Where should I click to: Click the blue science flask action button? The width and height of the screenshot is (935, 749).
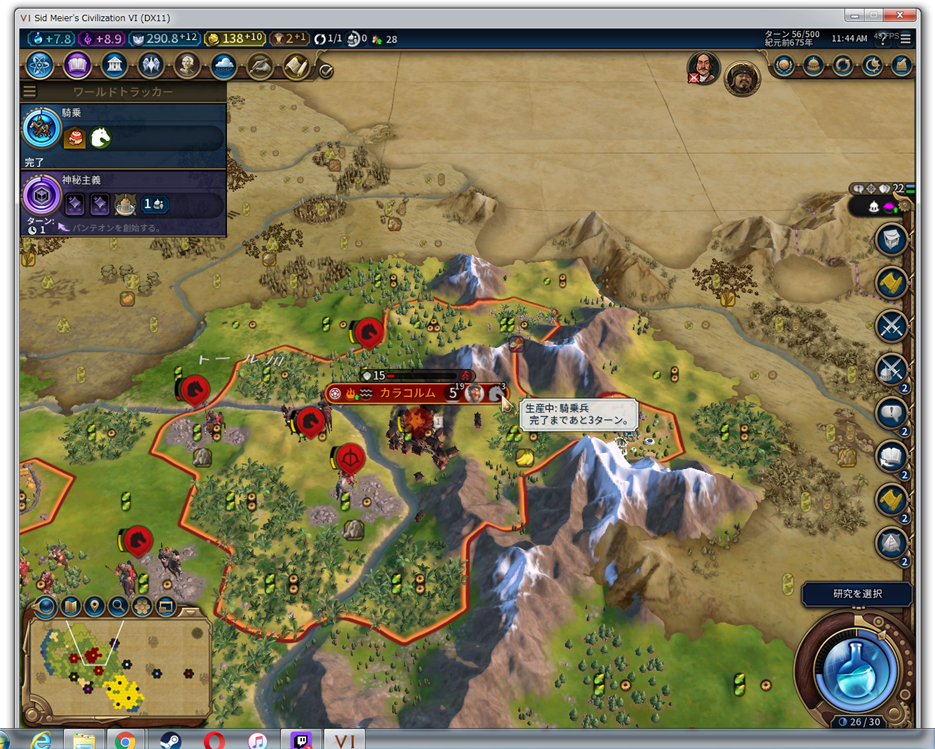(853, 666)
